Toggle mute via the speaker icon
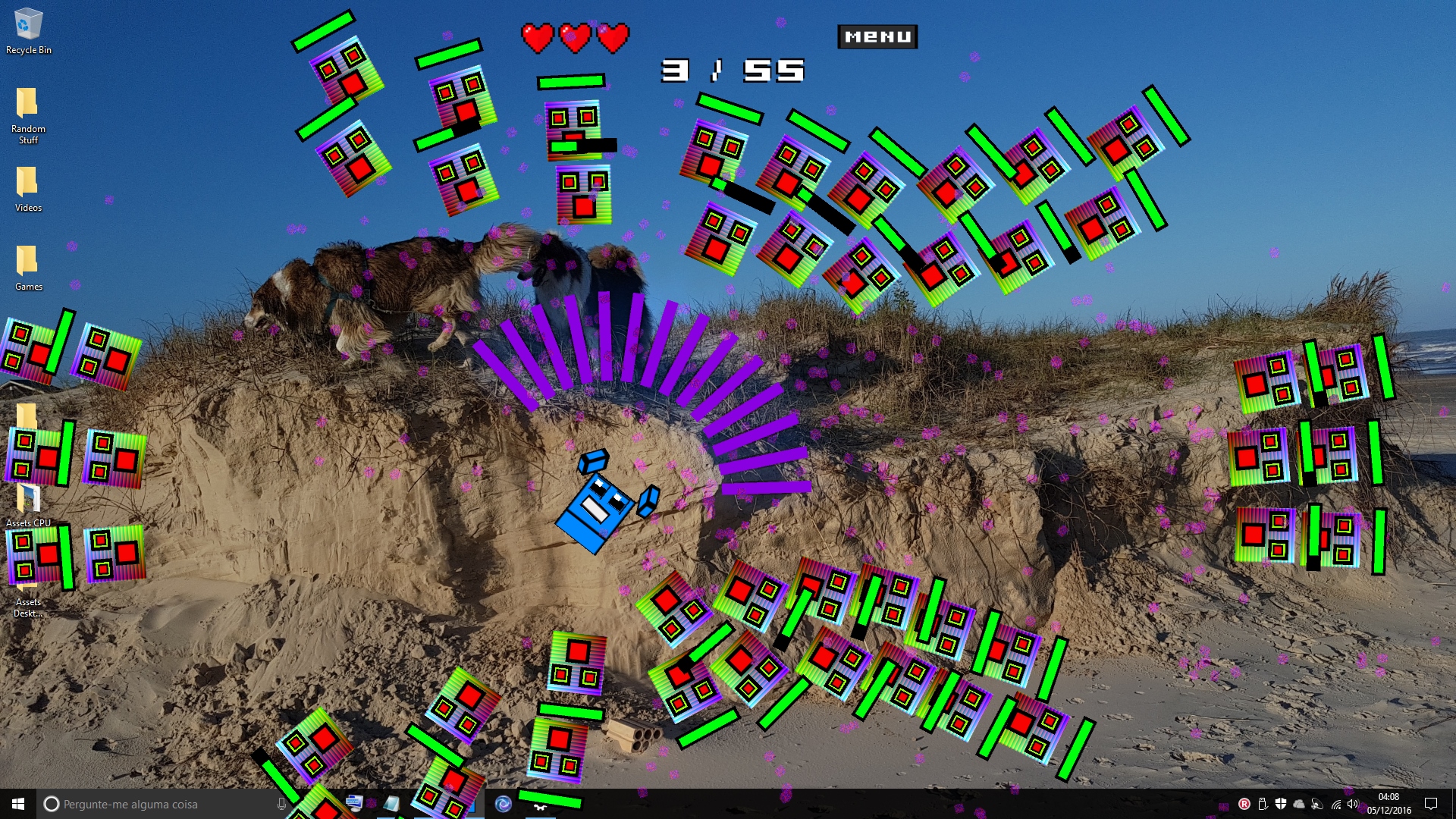This screenshot has height=819, width=1456. [x=1352, y=804]
